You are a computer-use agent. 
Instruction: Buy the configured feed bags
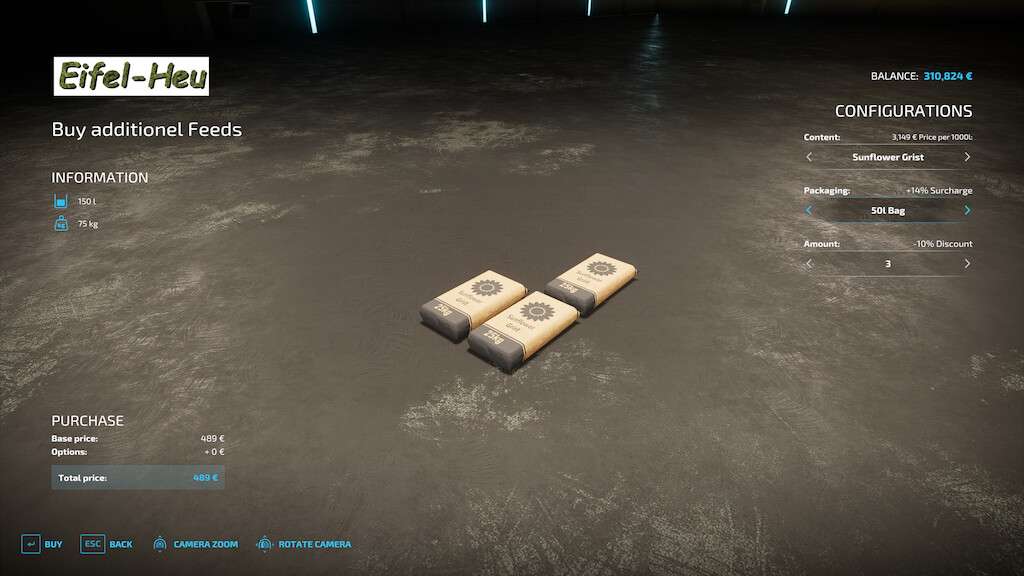(42, 544)
